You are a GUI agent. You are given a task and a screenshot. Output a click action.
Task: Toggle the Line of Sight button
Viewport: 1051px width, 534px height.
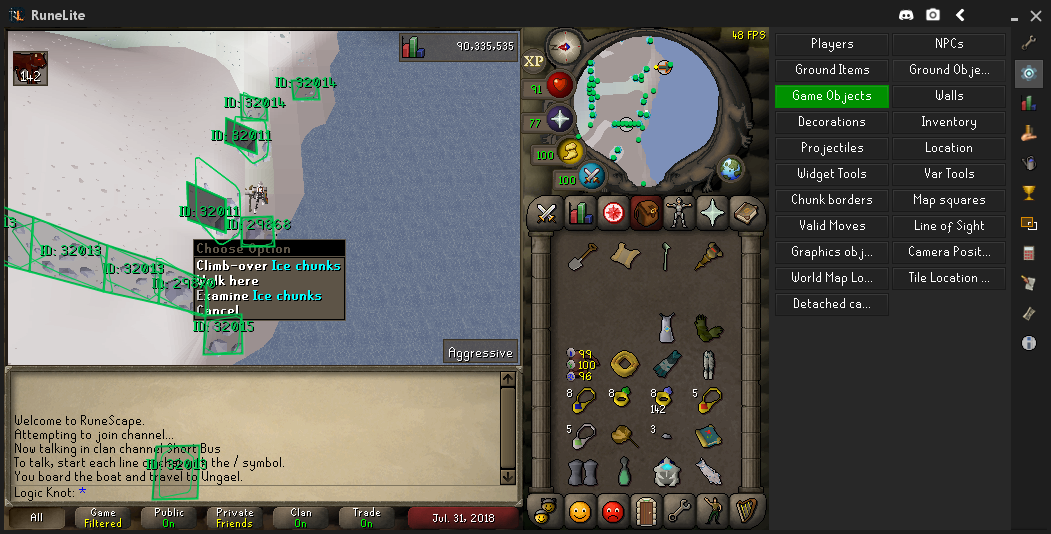pyautogui.click(x=948, y=226)
